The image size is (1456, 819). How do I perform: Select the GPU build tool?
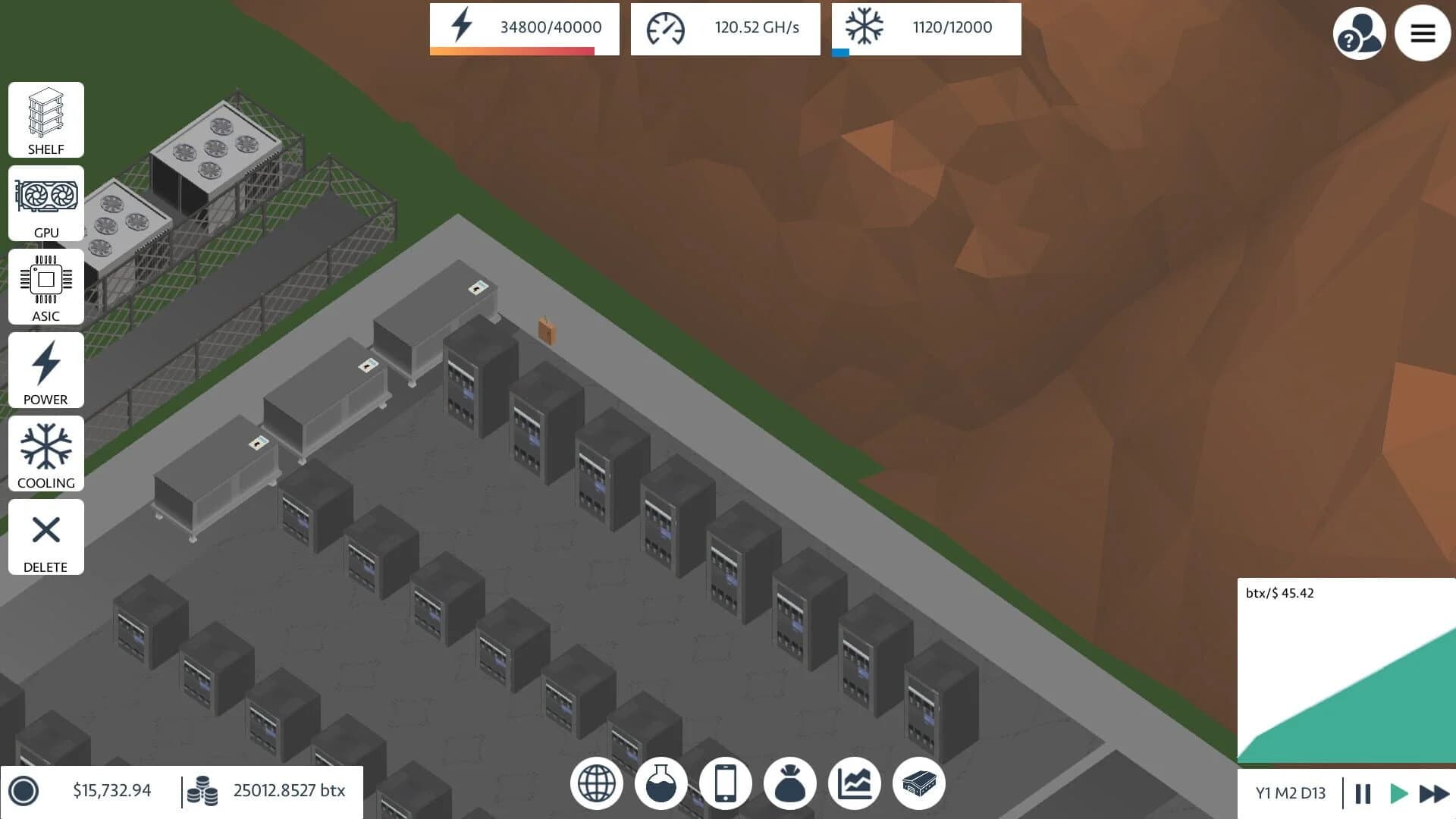45,203
